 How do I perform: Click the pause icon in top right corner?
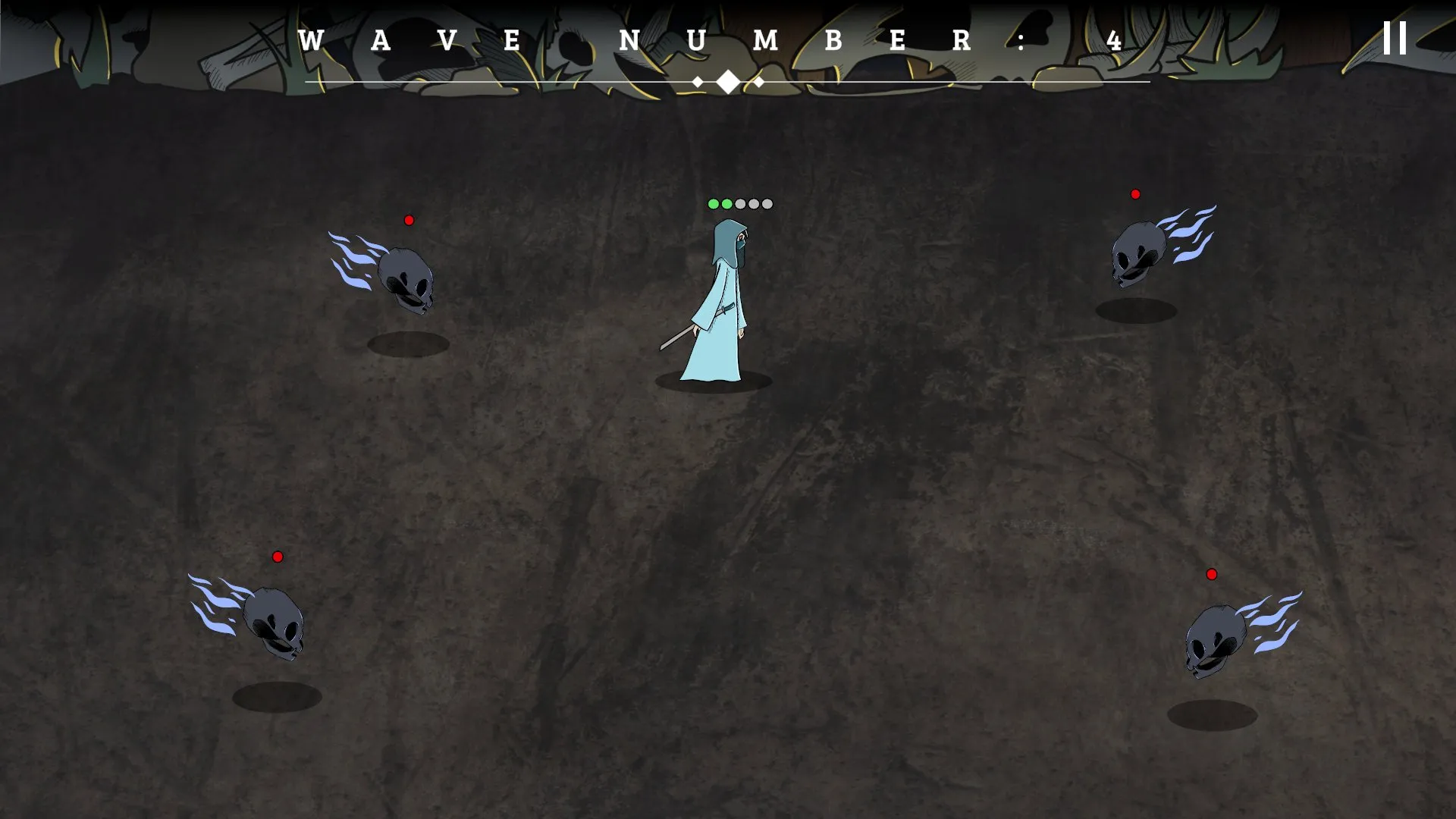coord(1394,39)
